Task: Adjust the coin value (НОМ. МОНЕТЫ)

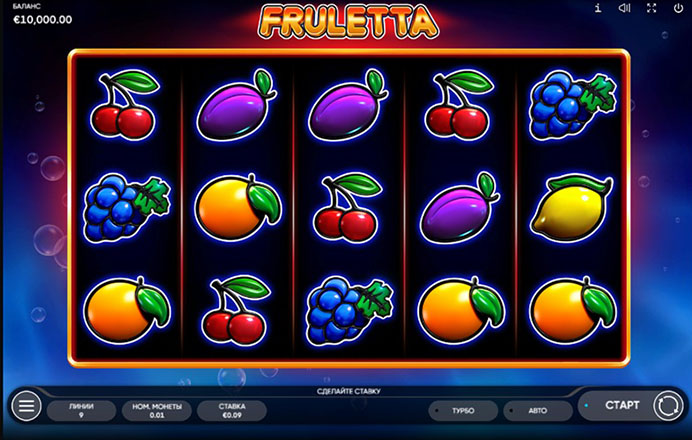Action: pyautogui.click(x=157, y=410)
